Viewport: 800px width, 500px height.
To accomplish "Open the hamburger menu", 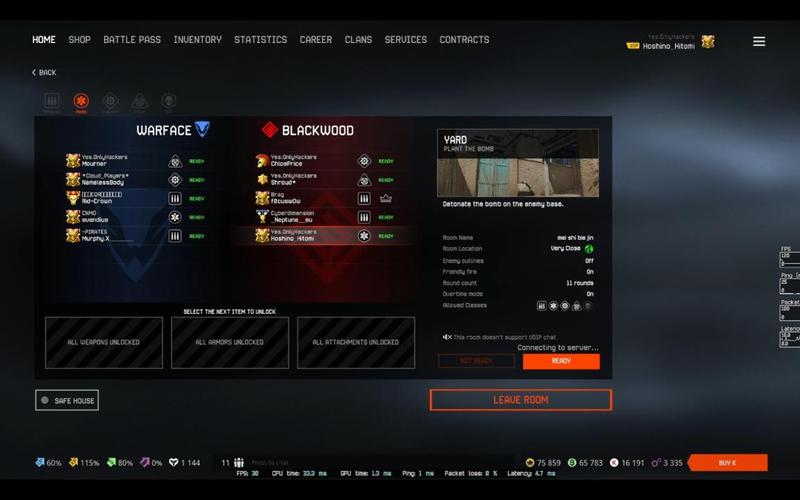I will 759,41.
